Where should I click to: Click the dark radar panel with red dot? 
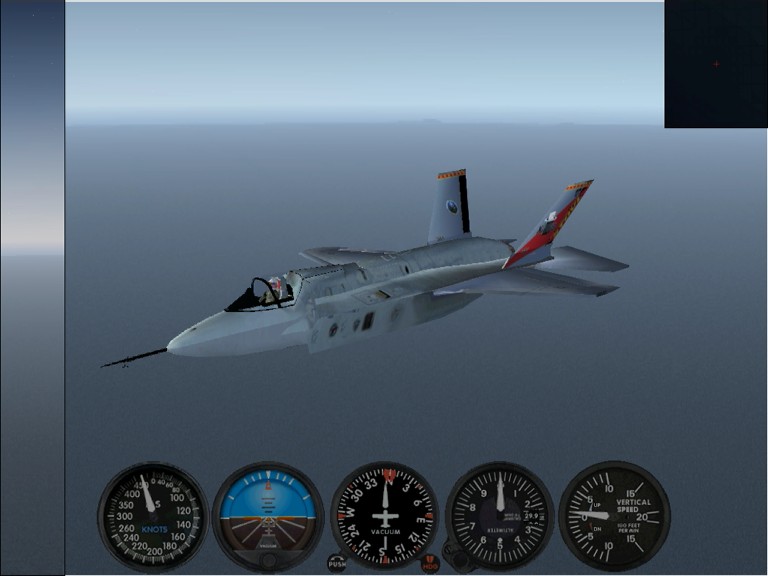715,64
